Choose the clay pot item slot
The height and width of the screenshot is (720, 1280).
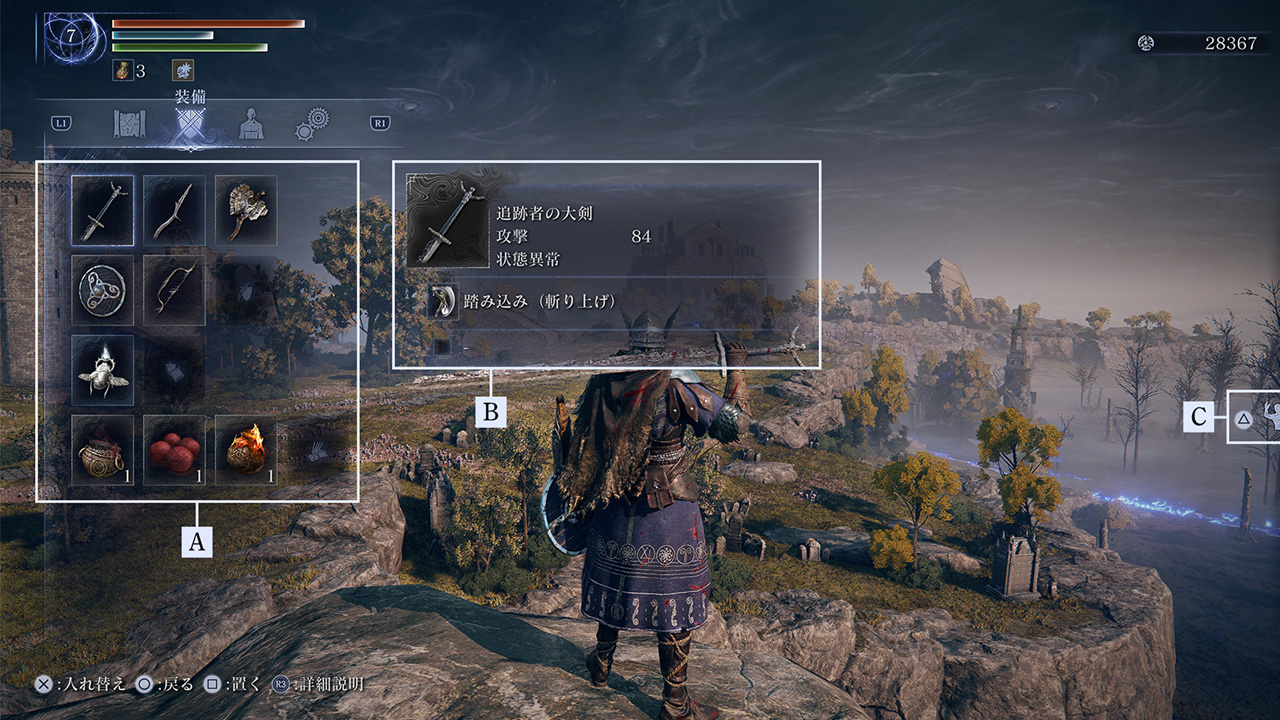[x=102, y=449]
